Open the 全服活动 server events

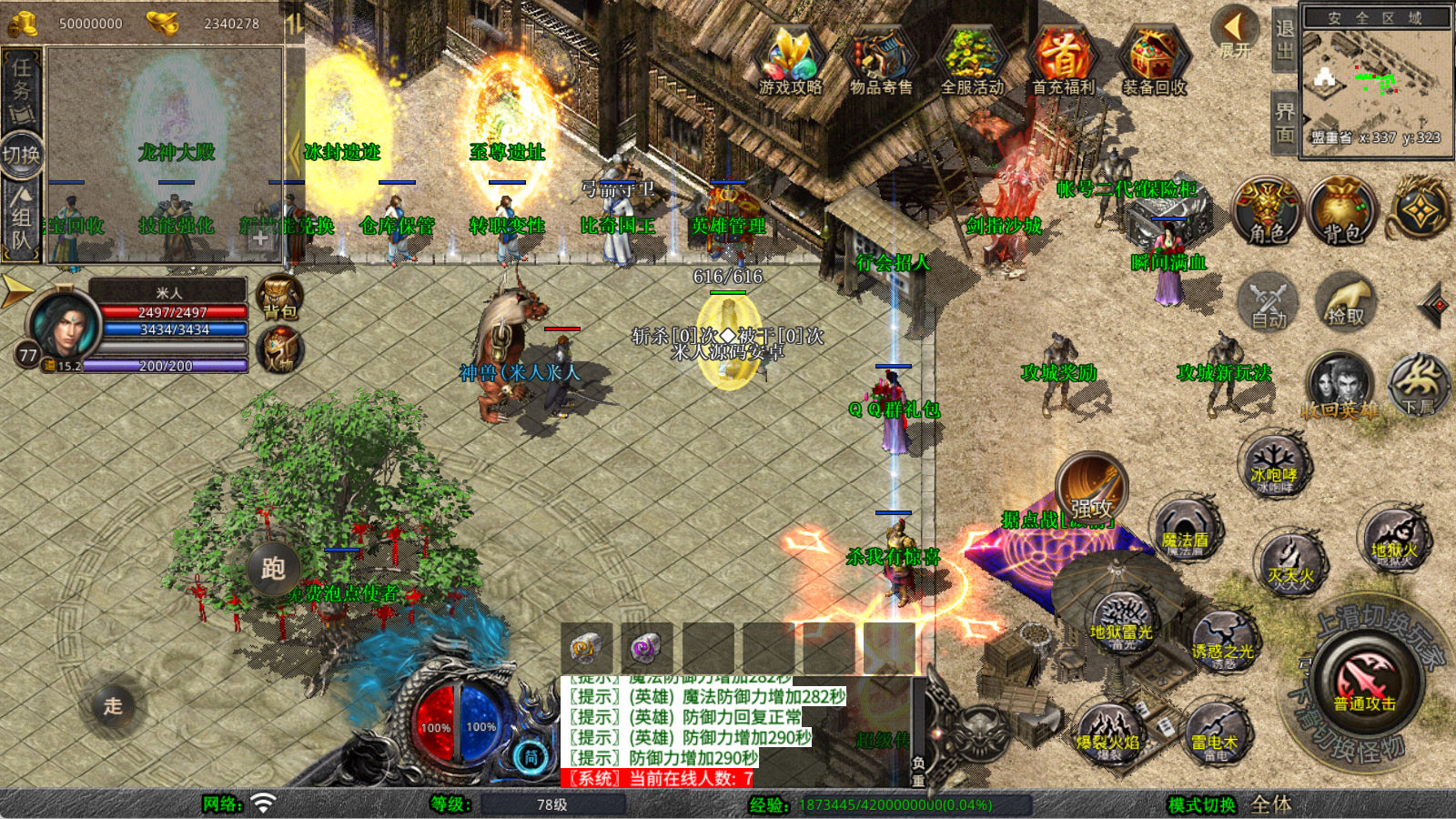coord(972,61)
